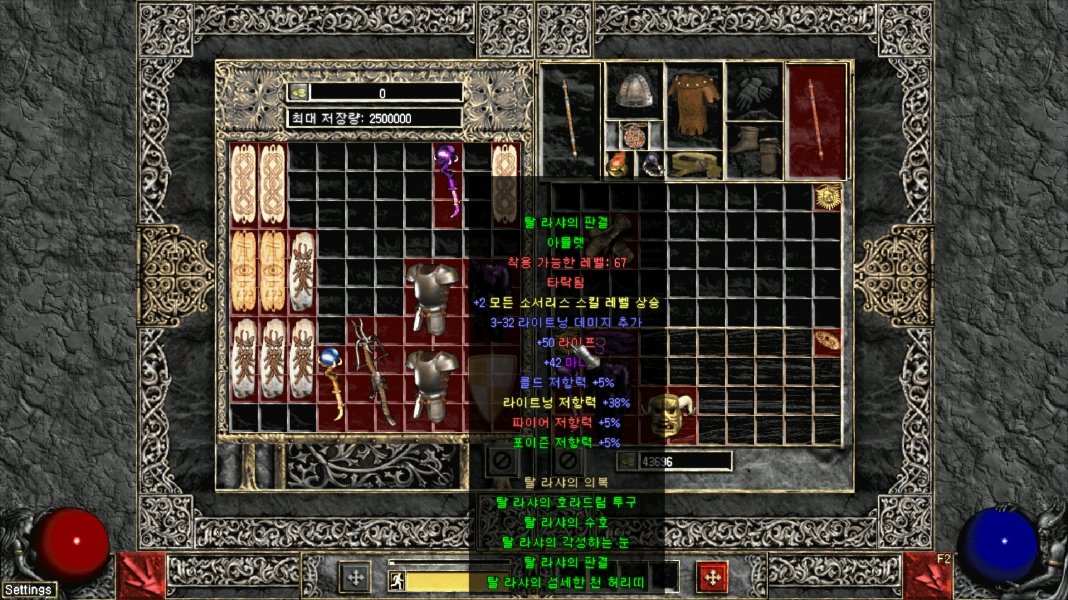Screen dimensions: 1068x600
Task: Select the equipped amulet
Action: coord(633,135)
